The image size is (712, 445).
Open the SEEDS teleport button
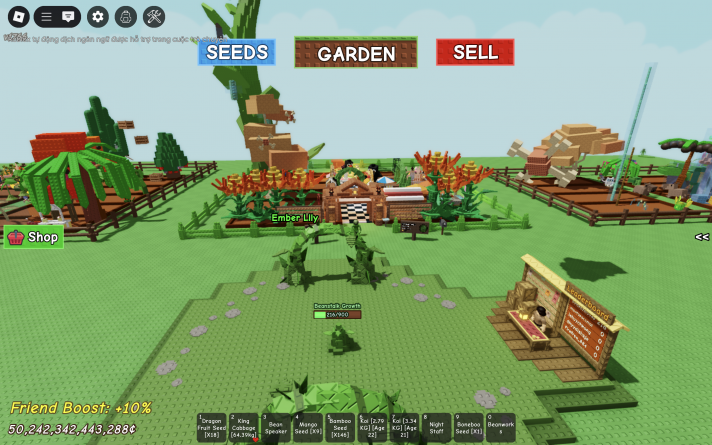click(236, 52)
